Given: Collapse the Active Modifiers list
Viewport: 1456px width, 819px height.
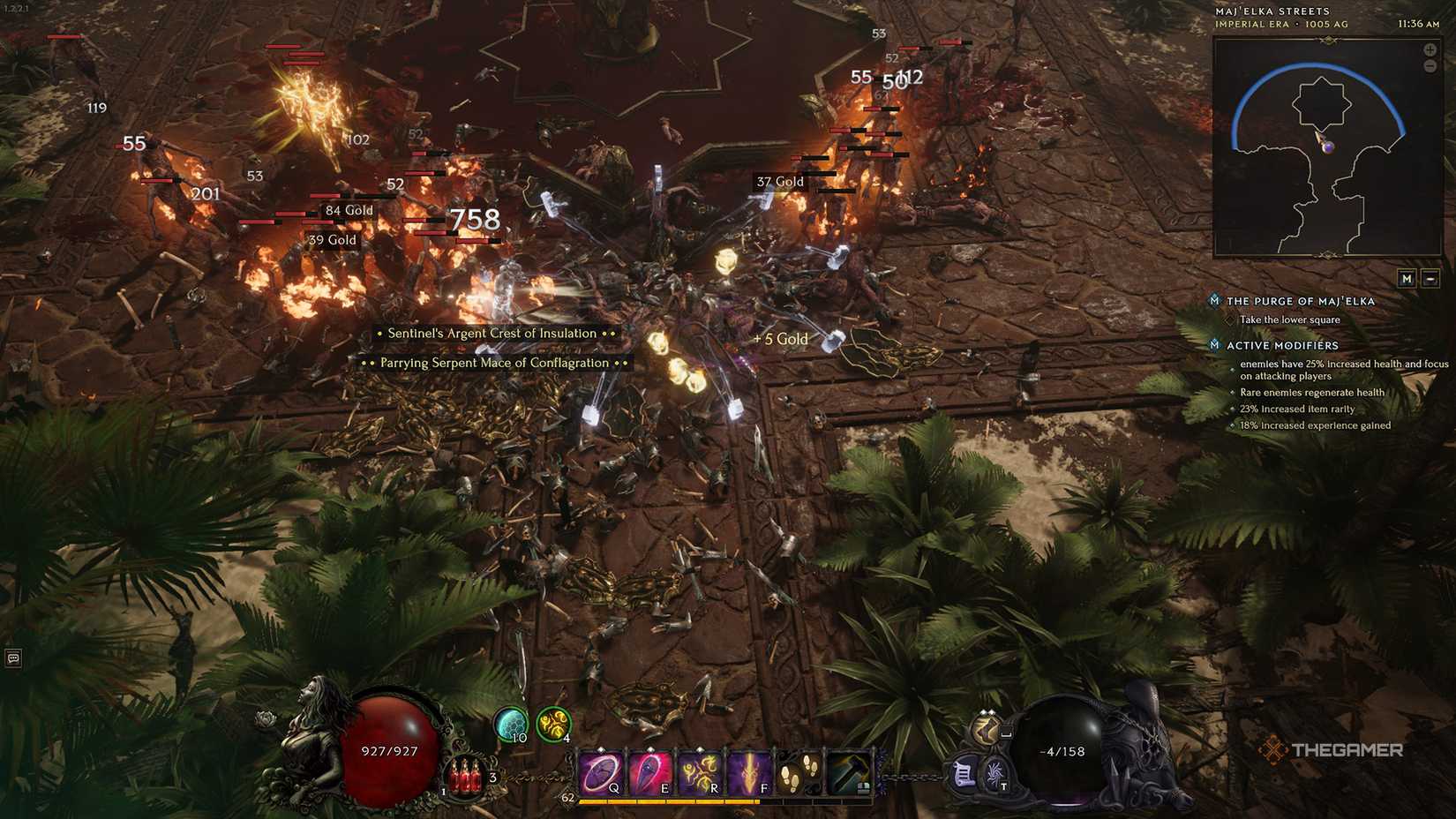Looking at the screenshot, I should click(1275, 345).
